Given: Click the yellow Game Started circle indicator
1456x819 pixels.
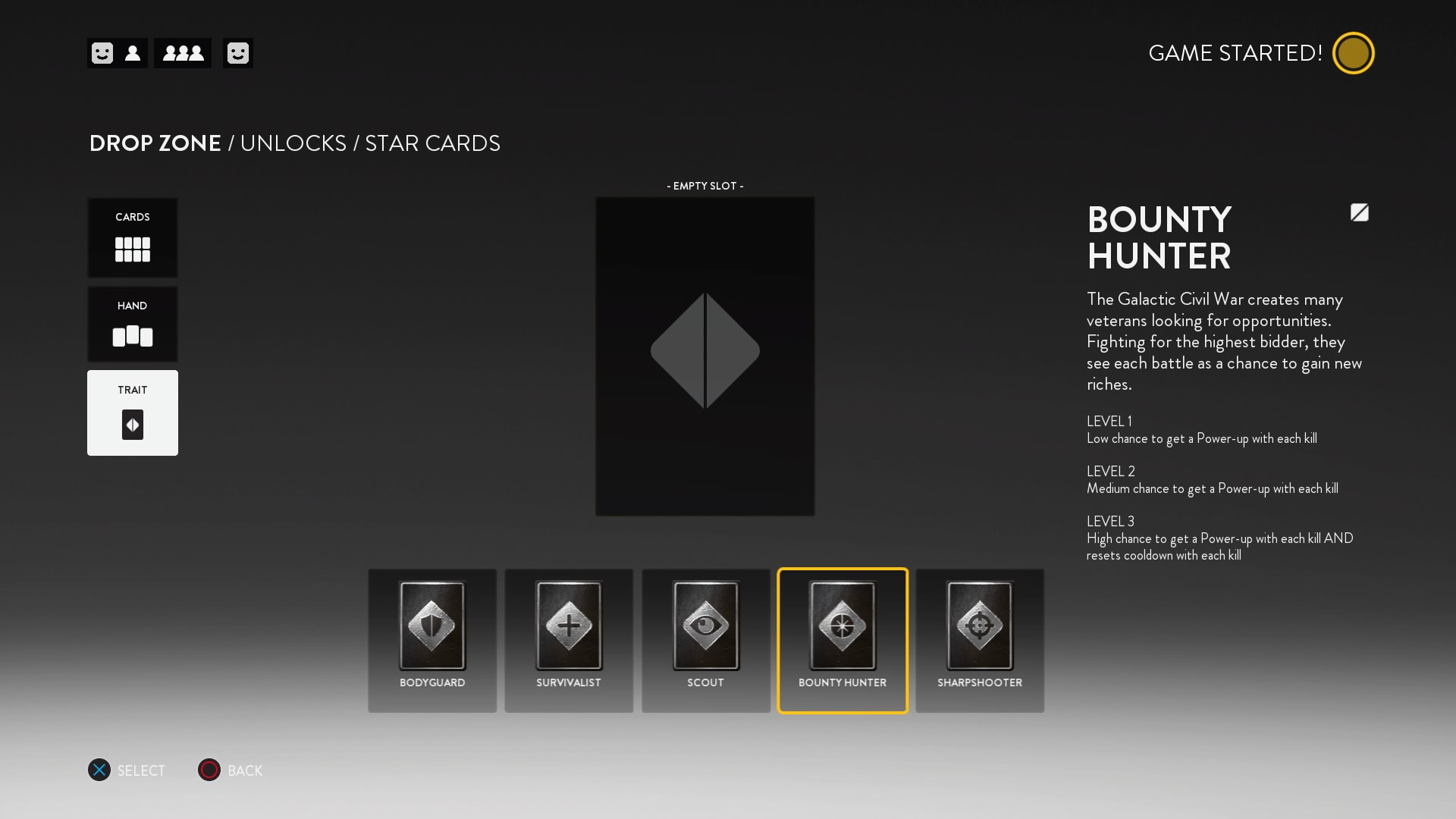Looking at the screenshot, I should (1354, 52).
